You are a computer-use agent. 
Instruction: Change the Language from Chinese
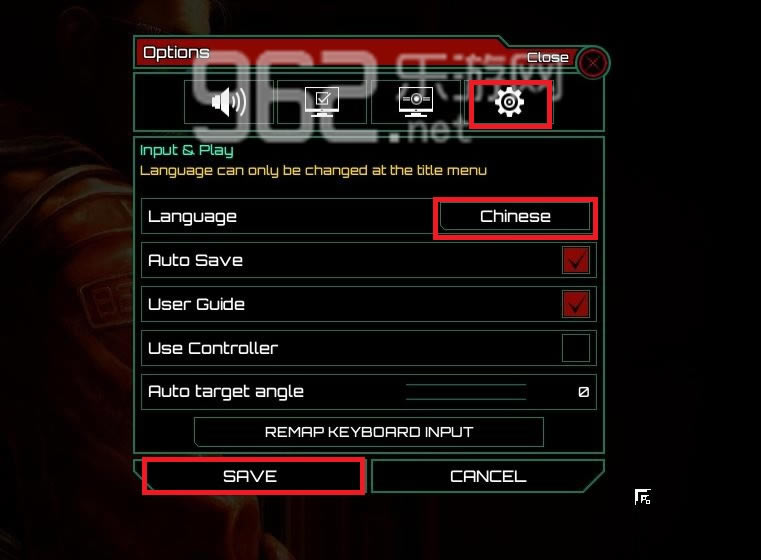coord(515,216)
